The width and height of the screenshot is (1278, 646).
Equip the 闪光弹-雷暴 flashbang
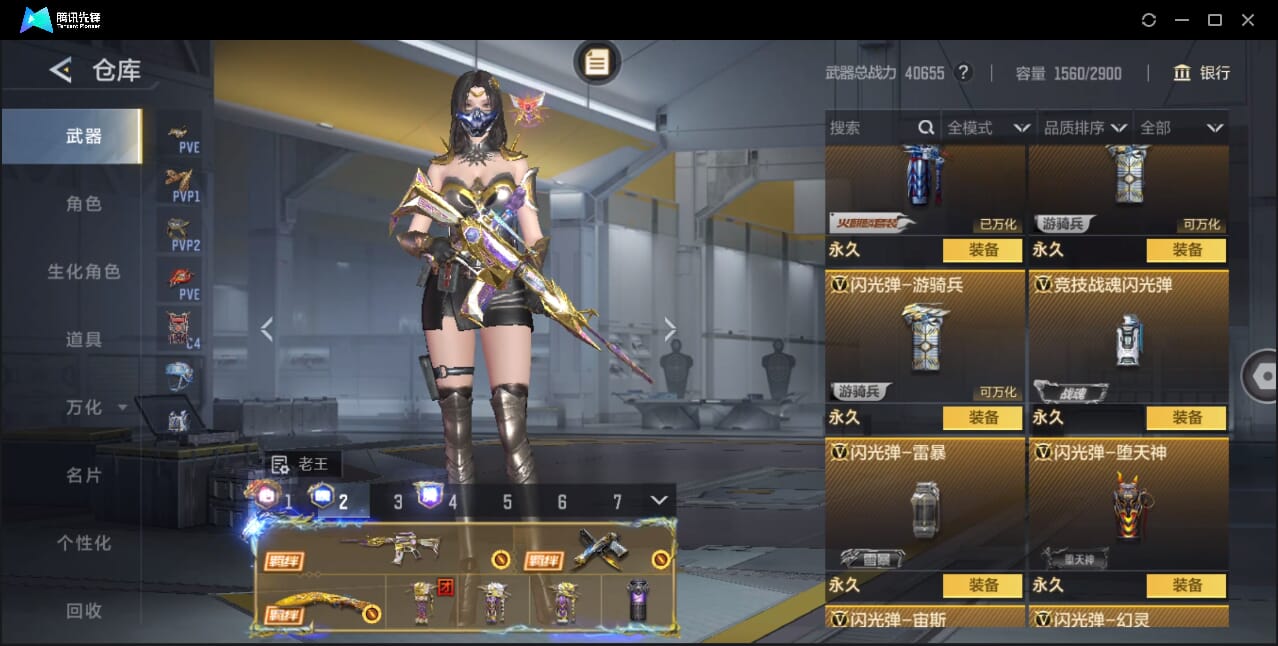983,586
